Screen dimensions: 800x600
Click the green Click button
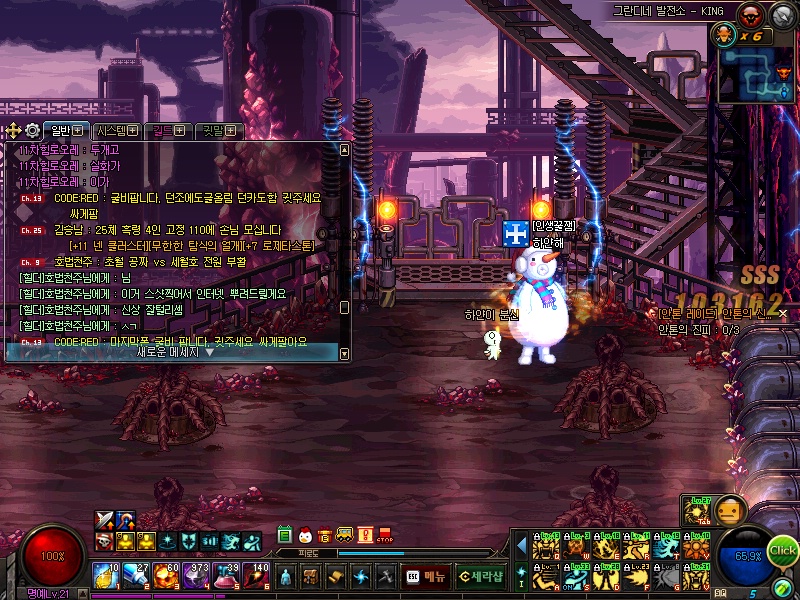tap(783, 550)
